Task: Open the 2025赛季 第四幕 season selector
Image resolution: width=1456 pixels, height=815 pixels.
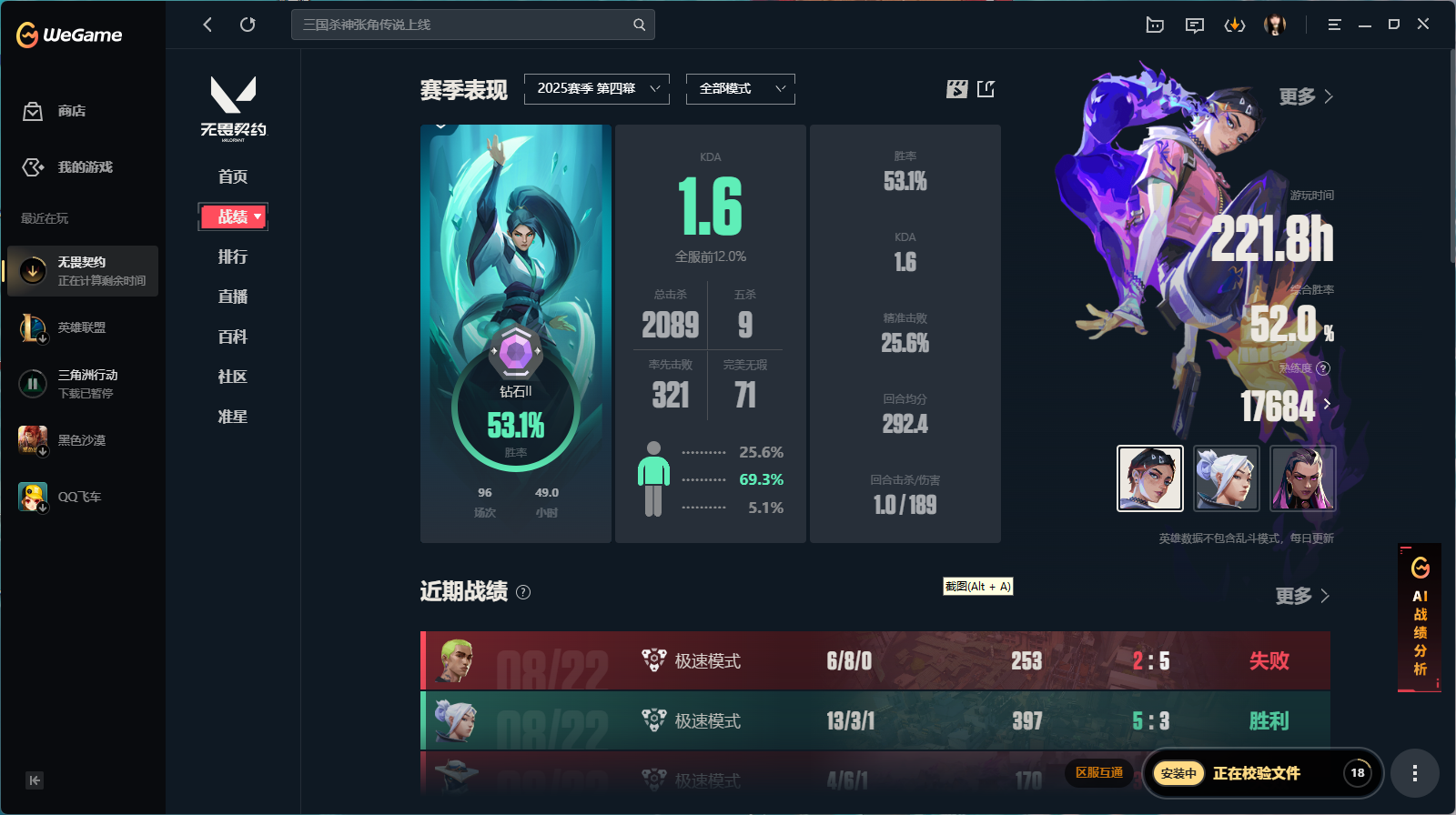Action: (596, 88)
